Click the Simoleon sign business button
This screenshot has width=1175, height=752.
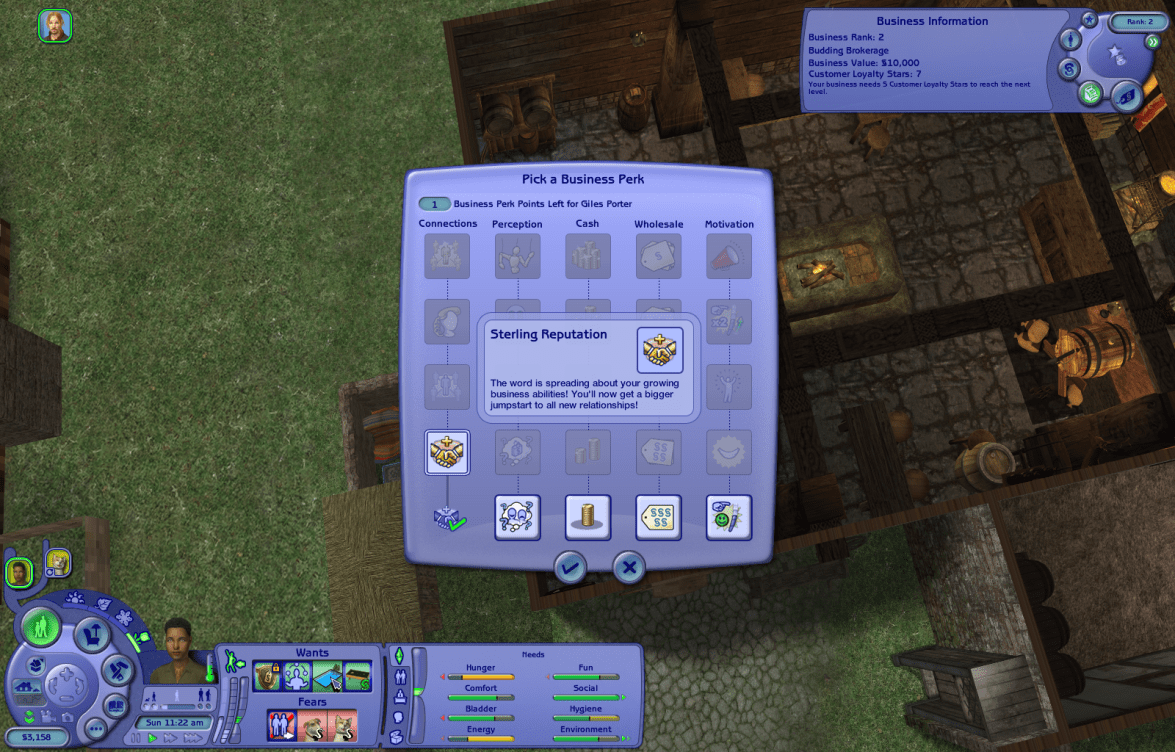[x=1070, y=68]
